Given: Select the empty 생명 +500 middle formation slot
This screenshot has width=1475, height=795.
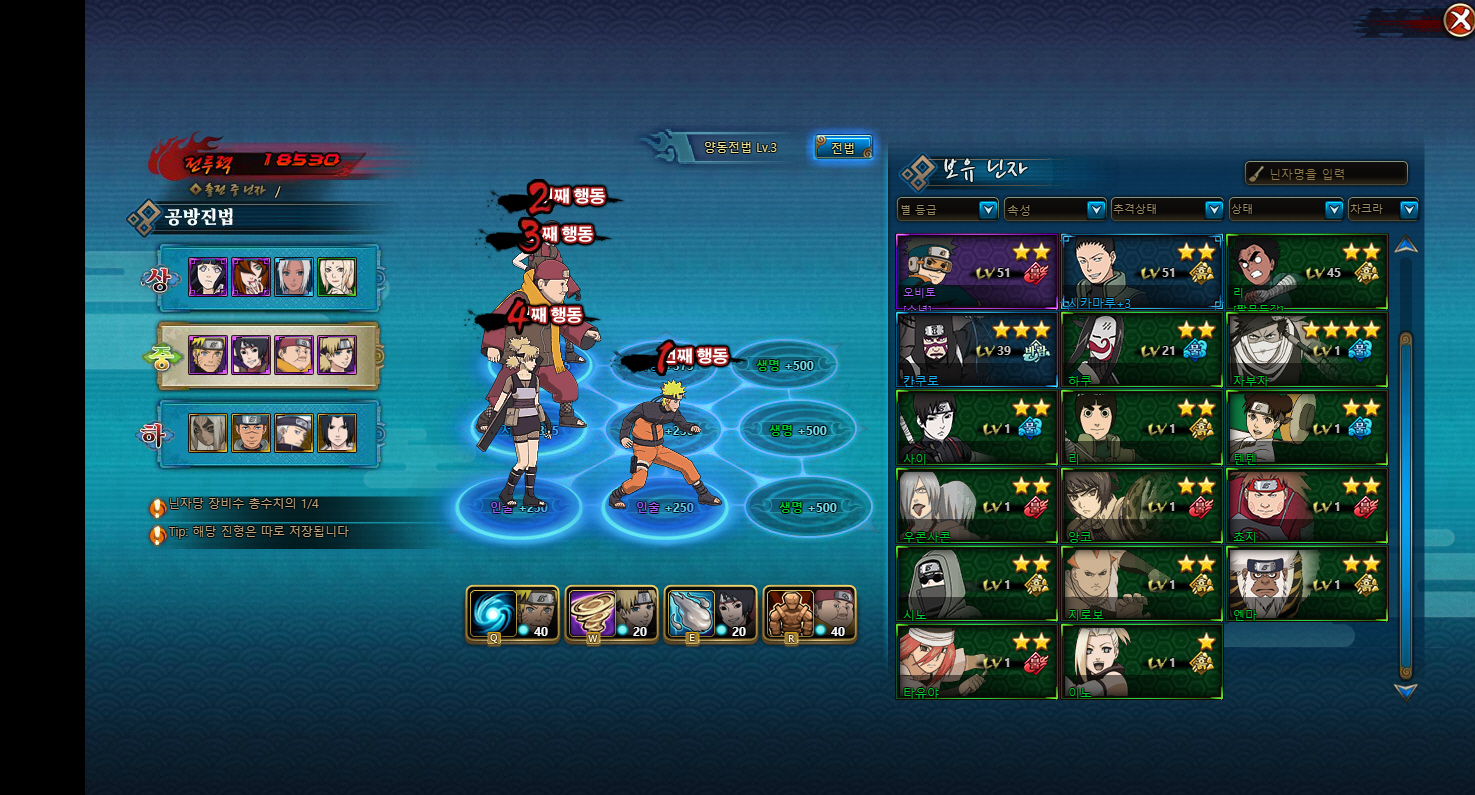Looking at the screenshot, I should tap(798, 430).
